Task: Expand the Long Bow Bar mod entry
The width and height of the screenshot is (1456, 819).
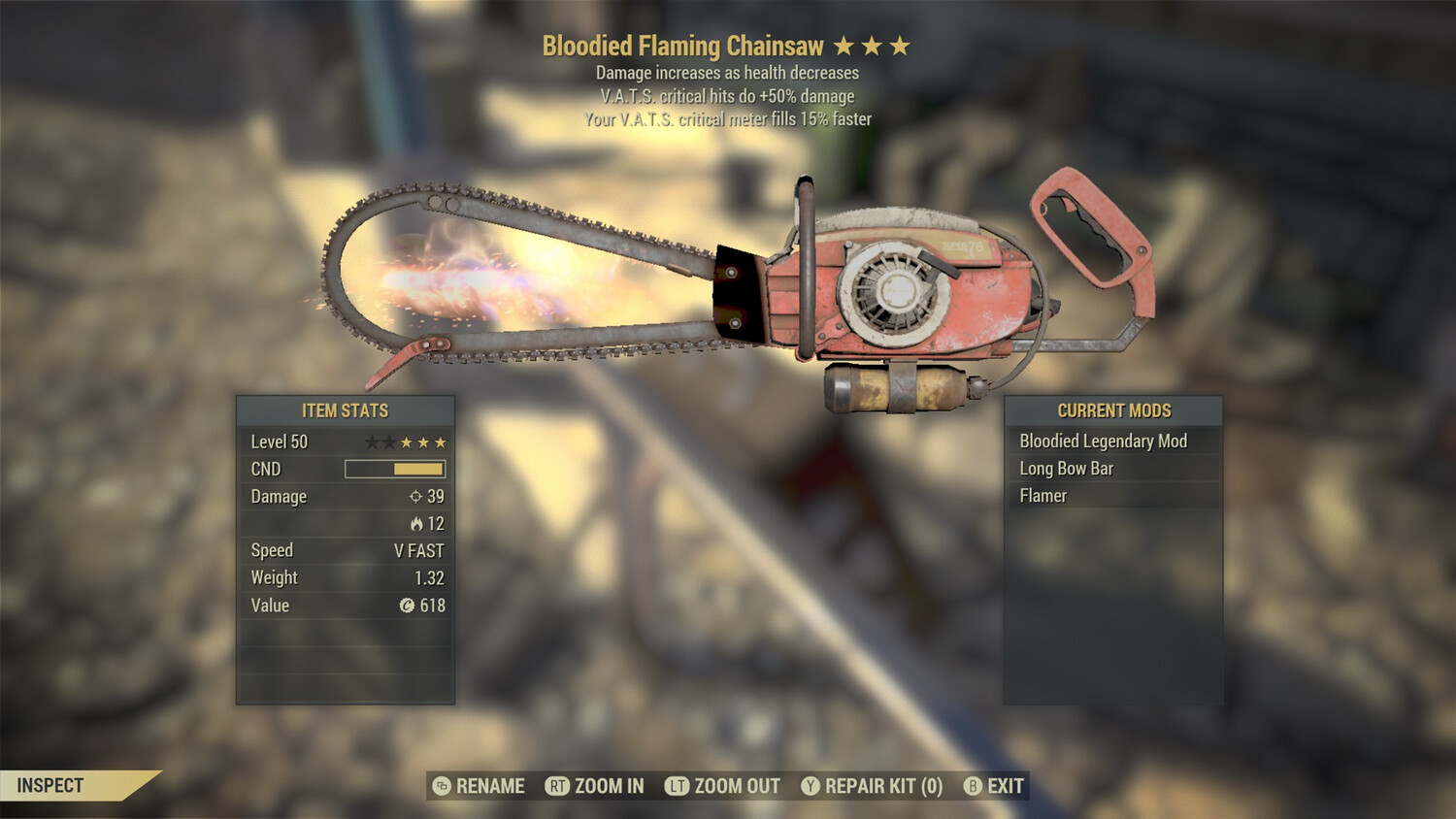Action: click(x=1065, y=468)
